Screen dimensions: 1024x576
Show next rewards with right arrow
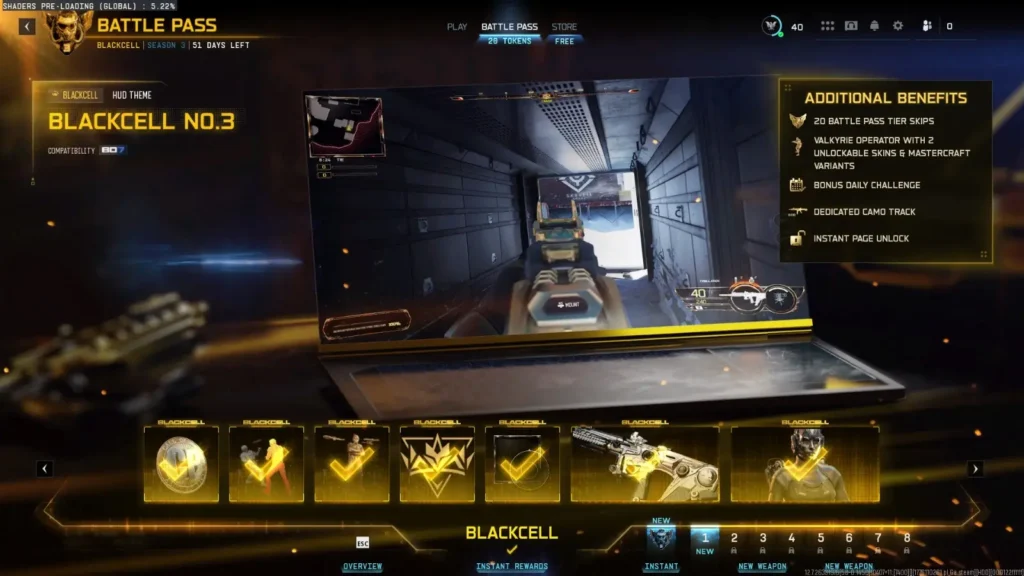[975, 468]
